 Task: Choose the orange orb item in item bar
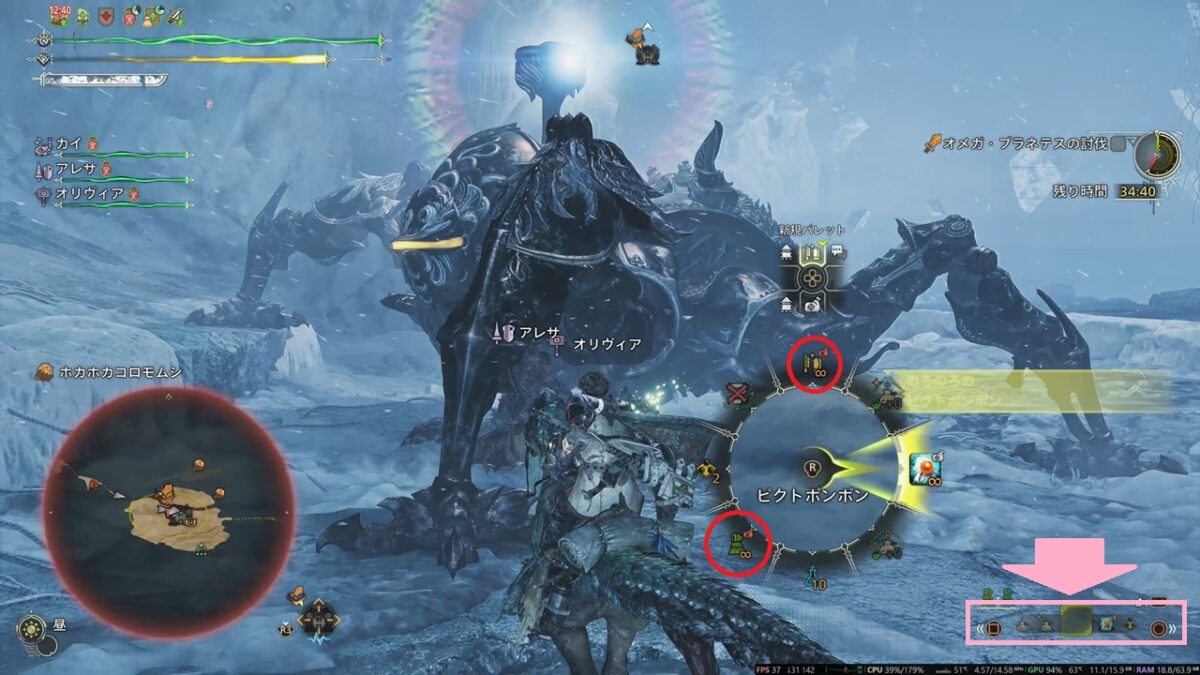pos(1108,625)
